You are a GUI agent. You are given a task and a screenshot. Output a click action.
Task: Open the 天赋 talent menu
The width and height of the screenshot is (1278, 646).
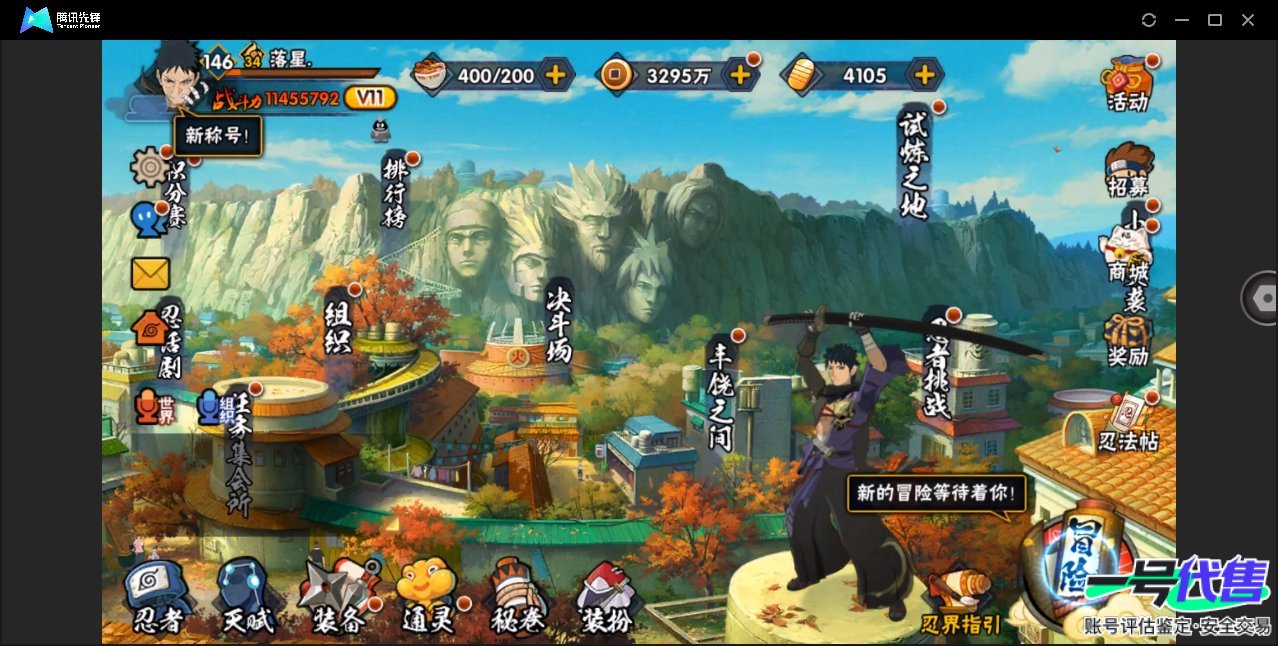[x=246, y=597]
